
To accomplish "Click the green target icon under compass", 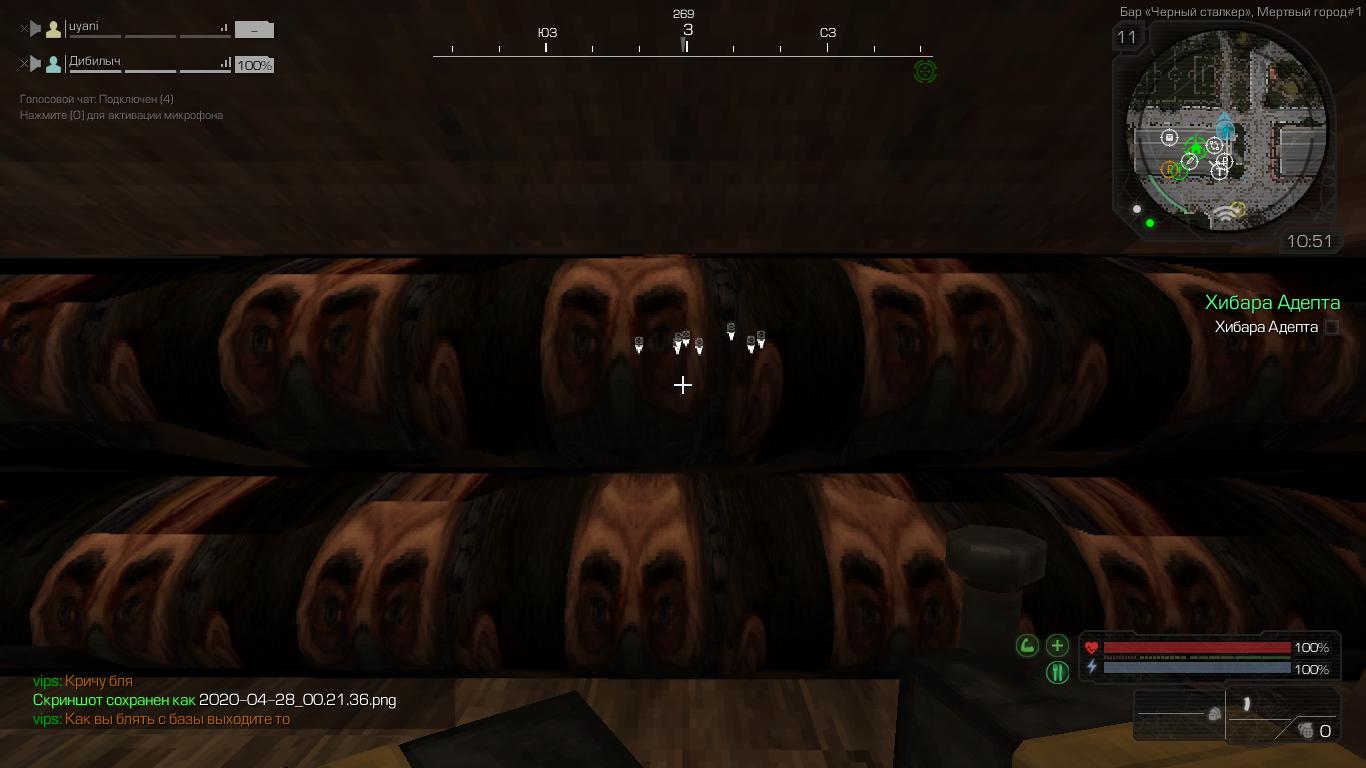I will (925, 71).
